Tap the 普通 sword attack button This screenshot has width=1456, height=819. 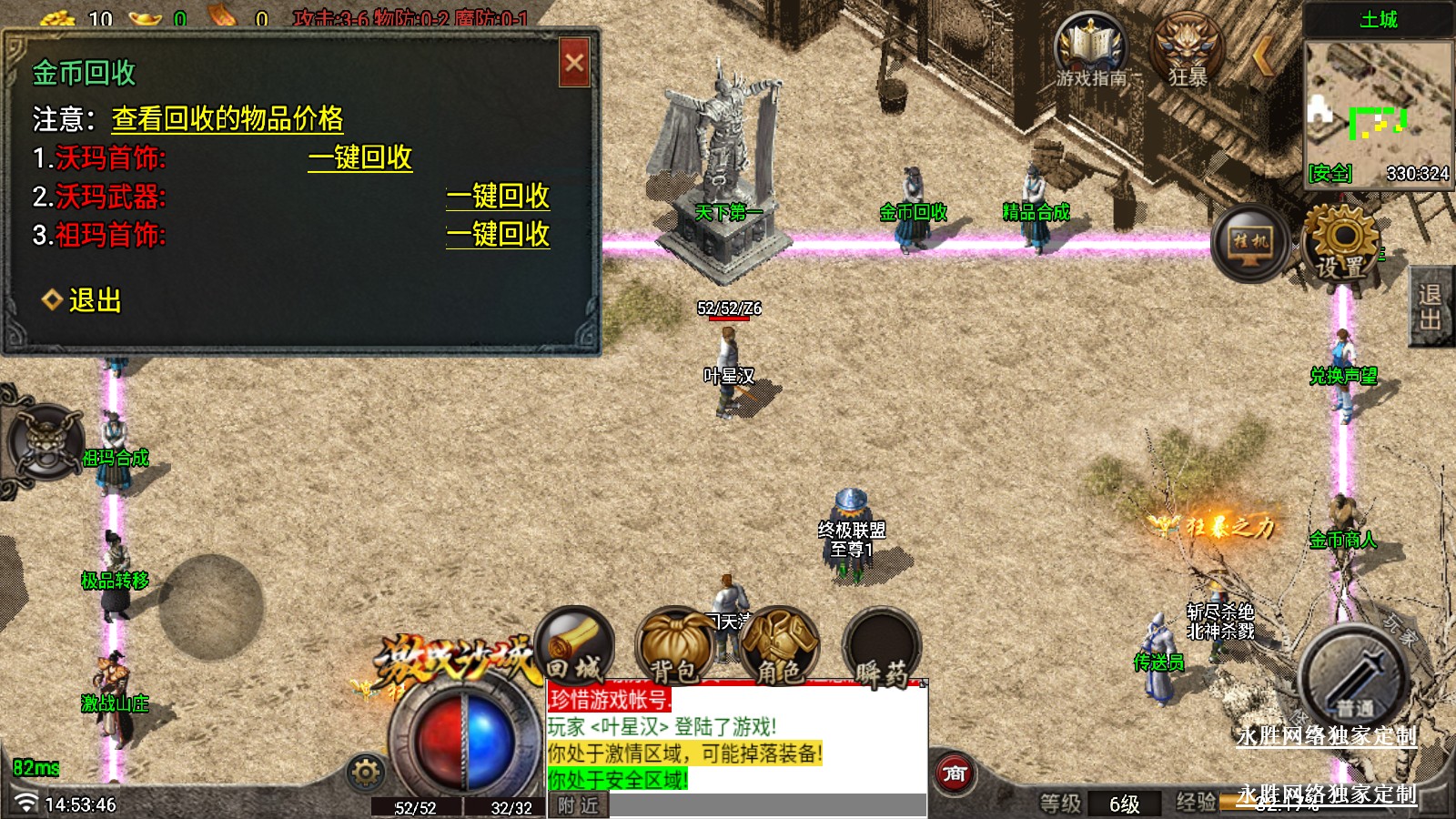pyautogui.click(x=1354, y=680)
